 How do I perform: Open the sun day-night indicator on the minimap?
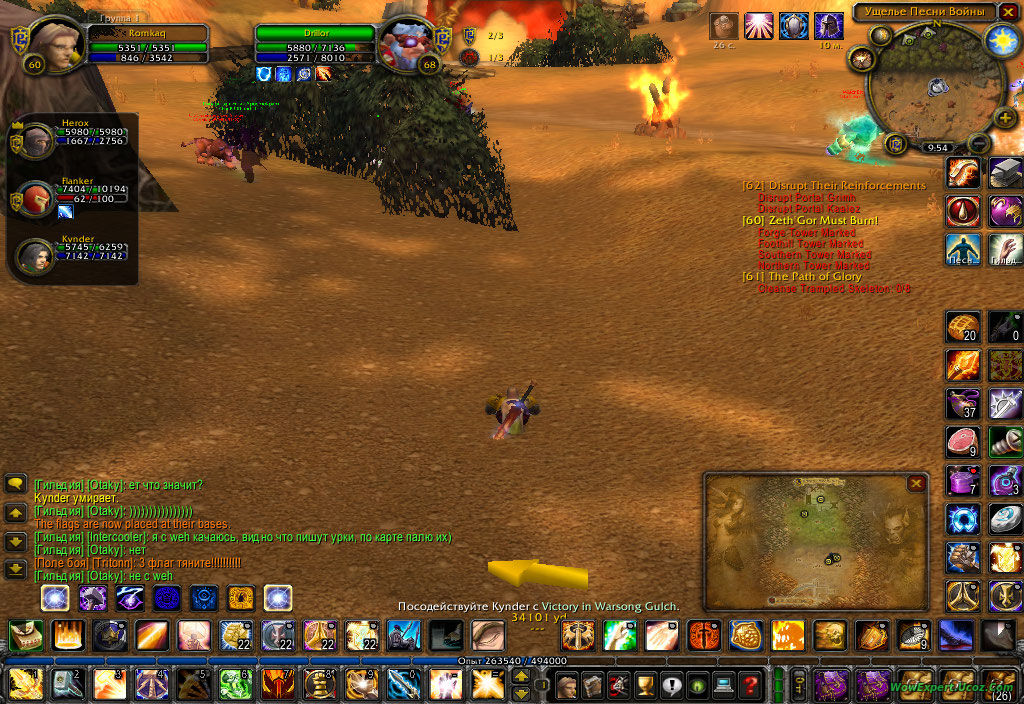click(1000, 40)
